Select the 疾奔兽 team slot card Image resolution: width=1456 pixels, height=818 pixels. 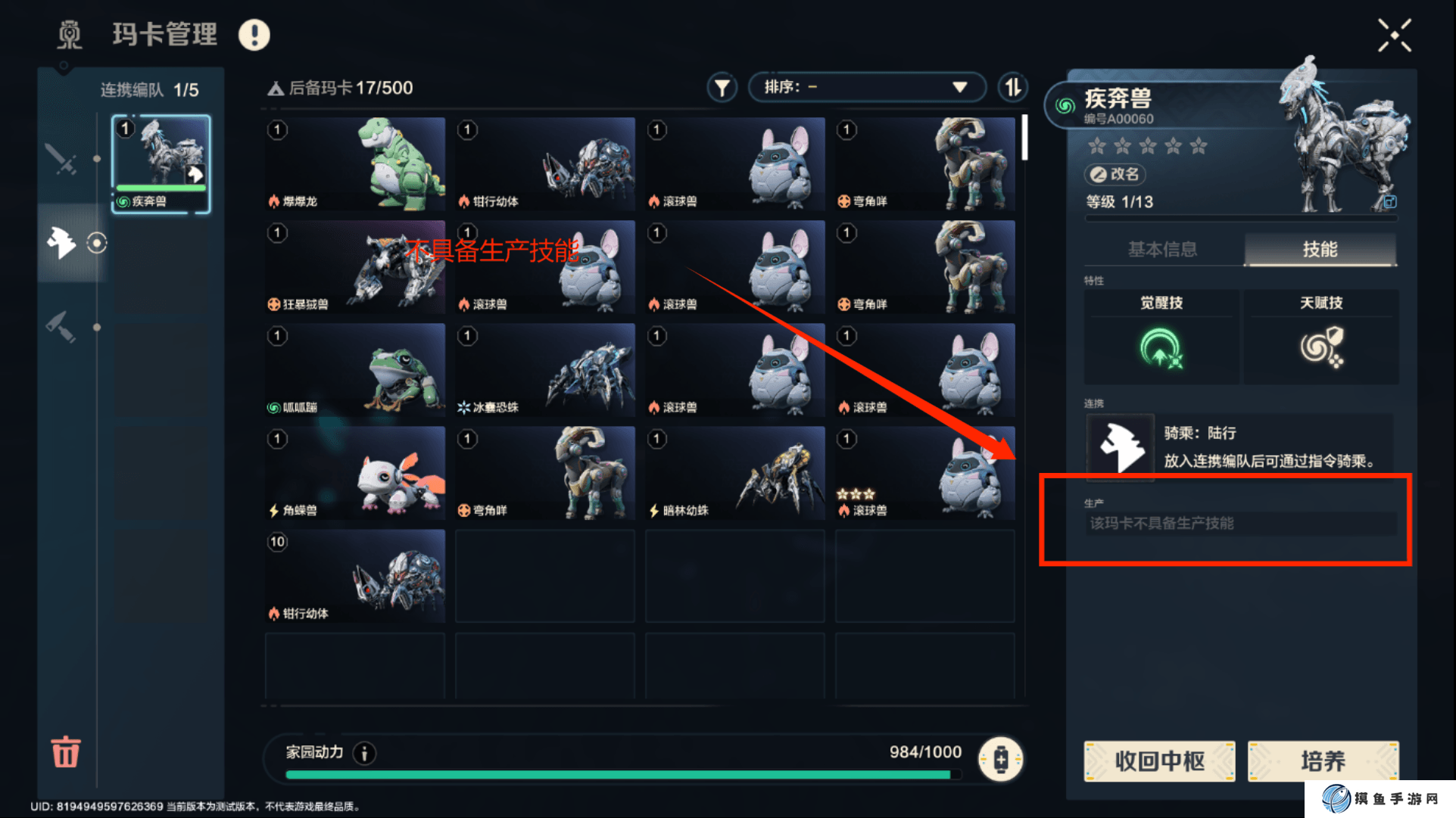[161, 164]
